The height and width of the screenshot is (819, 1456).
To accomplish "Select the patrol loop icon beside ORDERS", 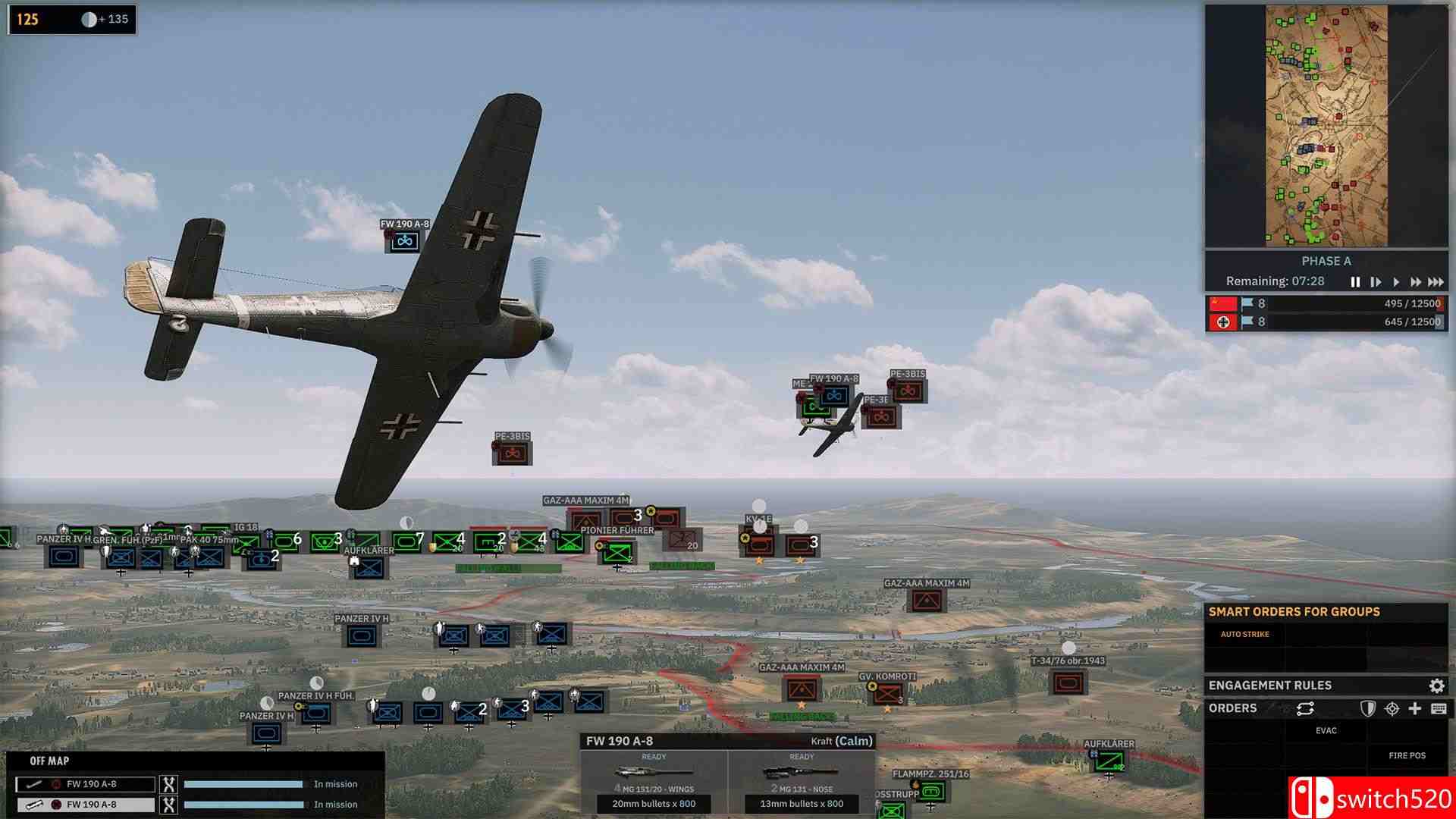I will tap(1305, 708).
